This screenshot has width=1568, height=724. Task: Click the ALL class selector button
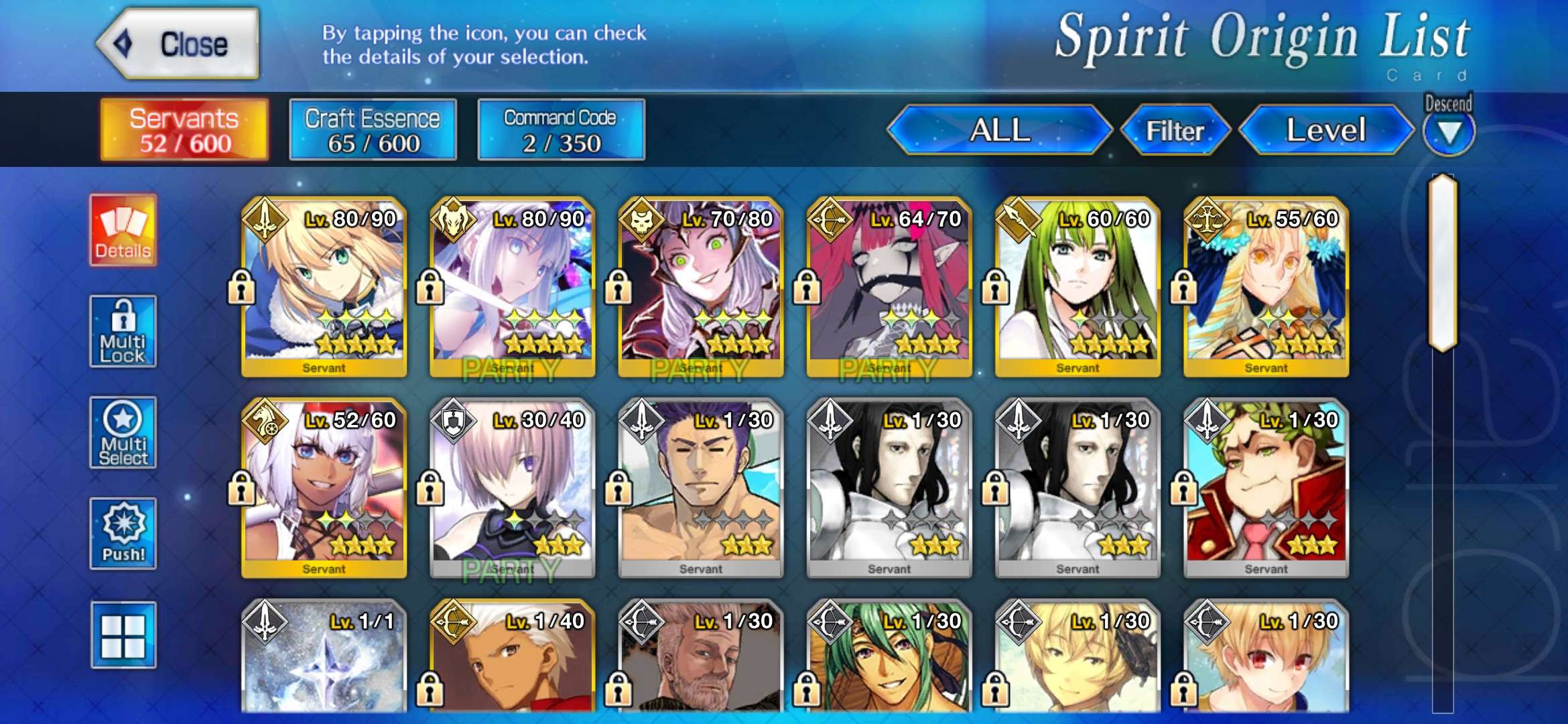(x=999, y=130)
